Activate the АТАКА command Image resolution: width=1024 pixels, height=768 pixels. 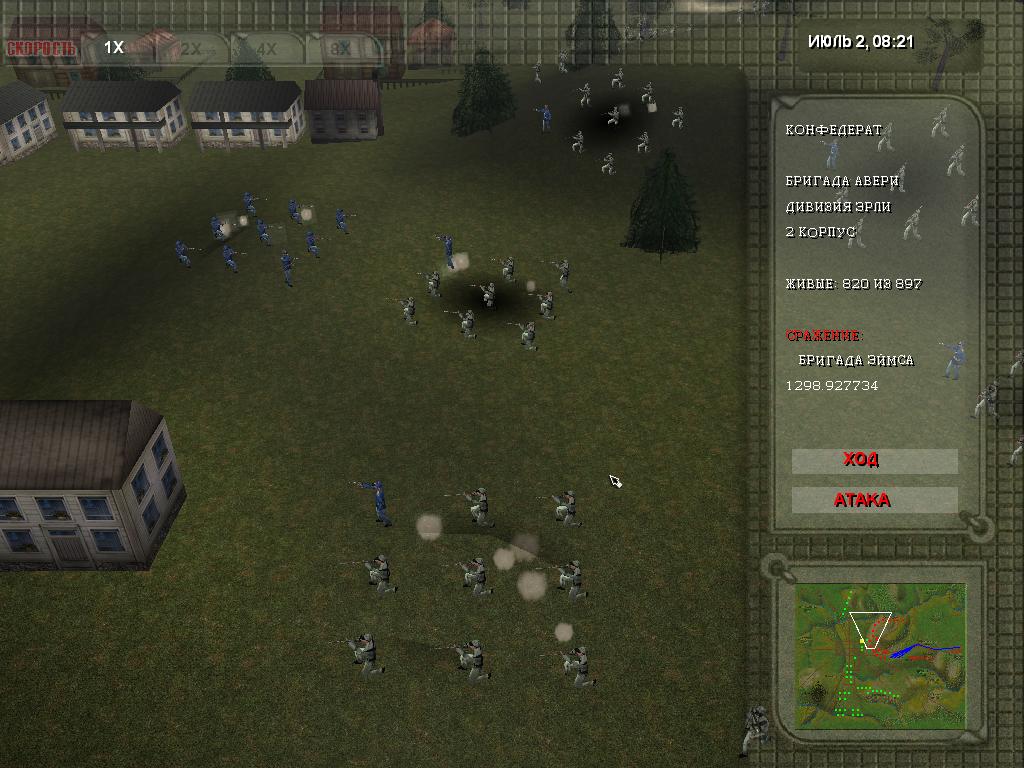coord(874,500)
